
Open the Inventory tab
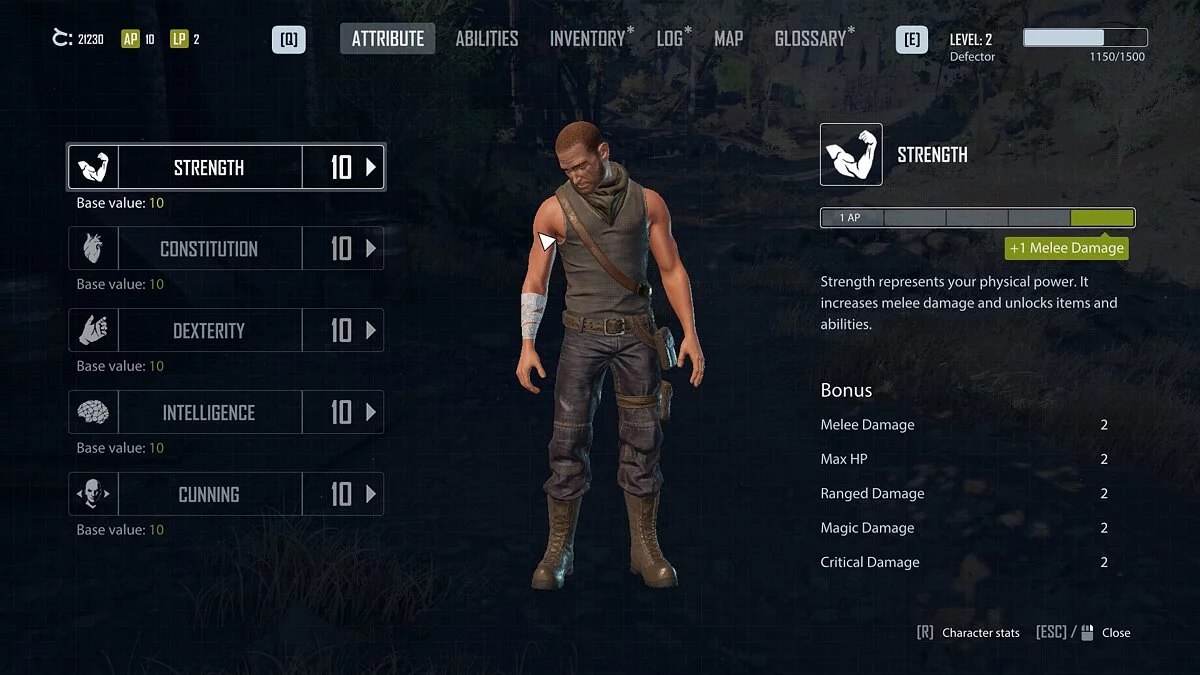(587, 39)
